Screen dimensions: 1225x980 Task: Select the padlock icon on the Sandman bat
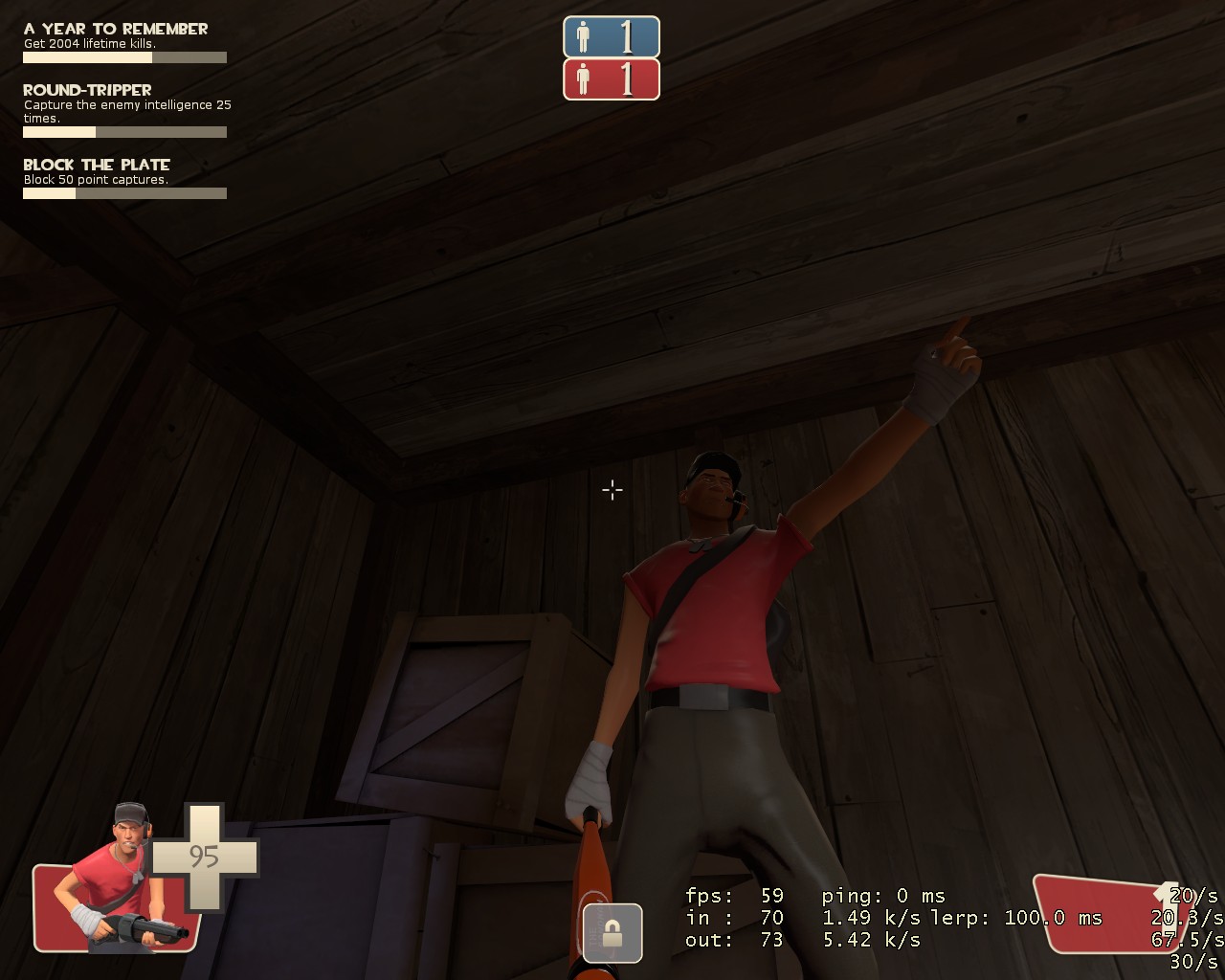611,931
